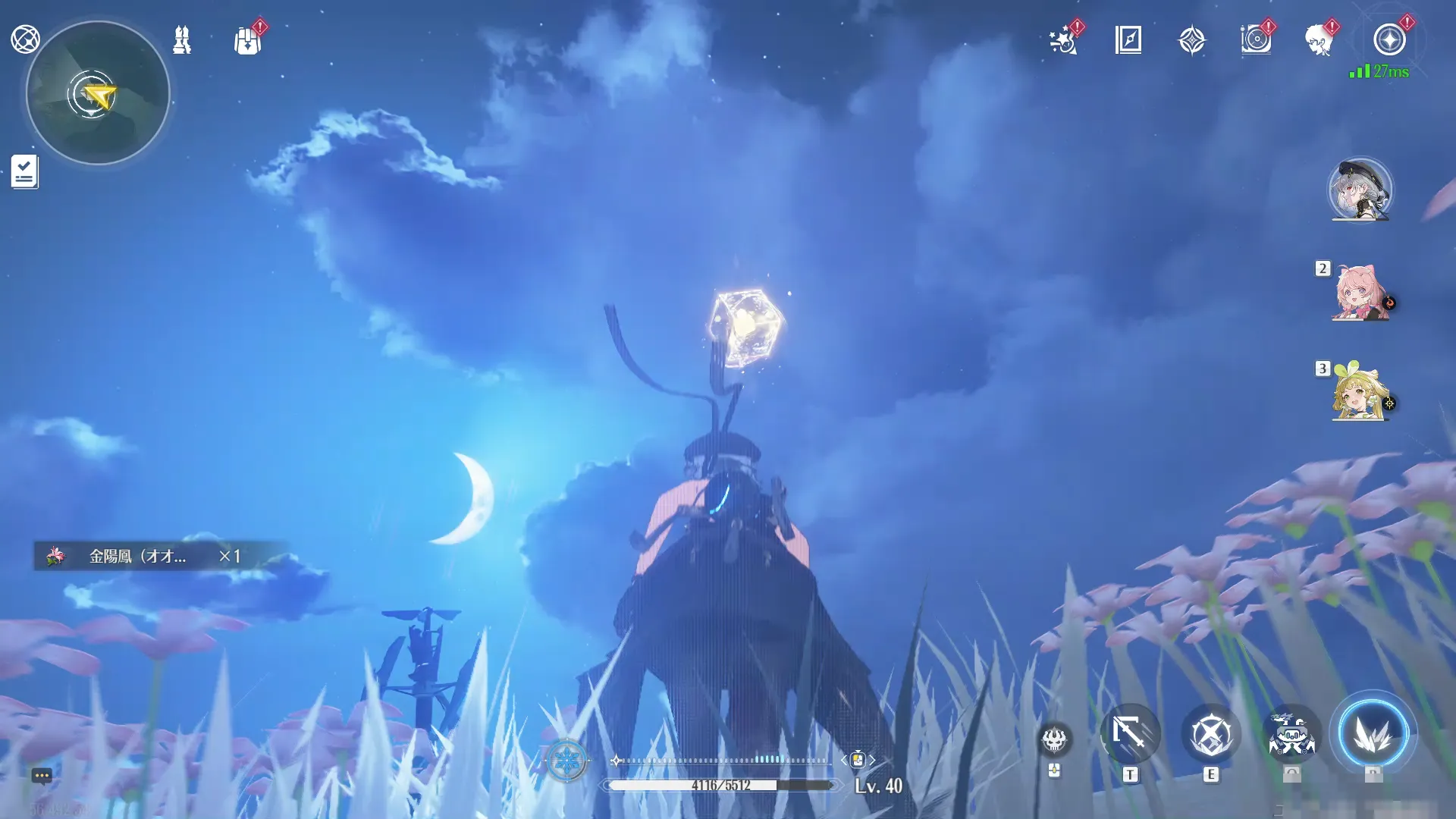The width and height of the screenshot is (1456, 819).
Task: Activate the grapple hook skill icon
Action: 1130,734
